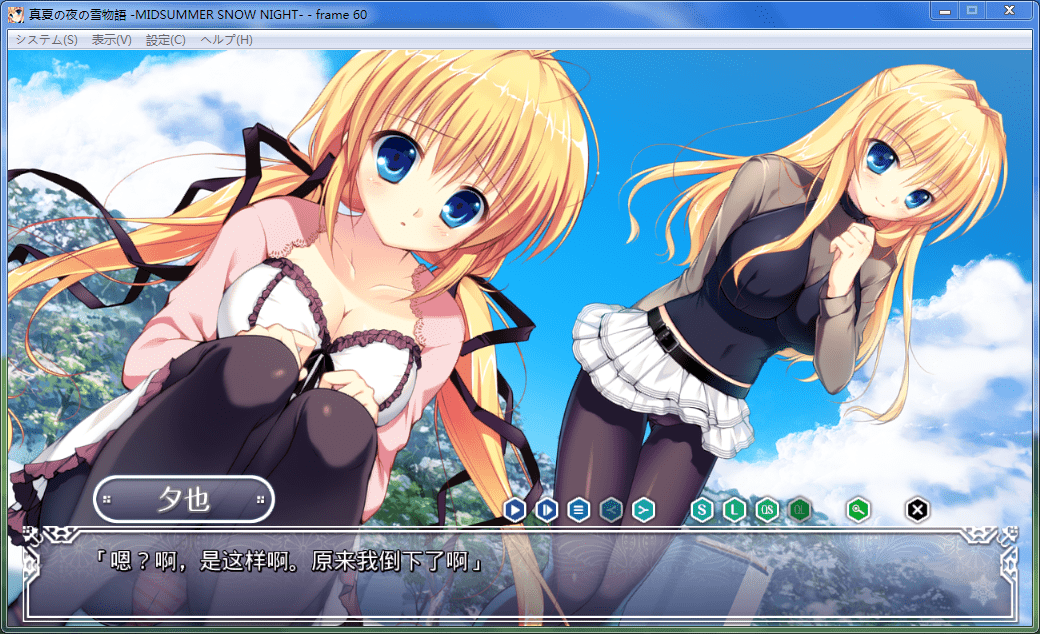
Task: Open the backlog lines icon
Action: point(578,510)
